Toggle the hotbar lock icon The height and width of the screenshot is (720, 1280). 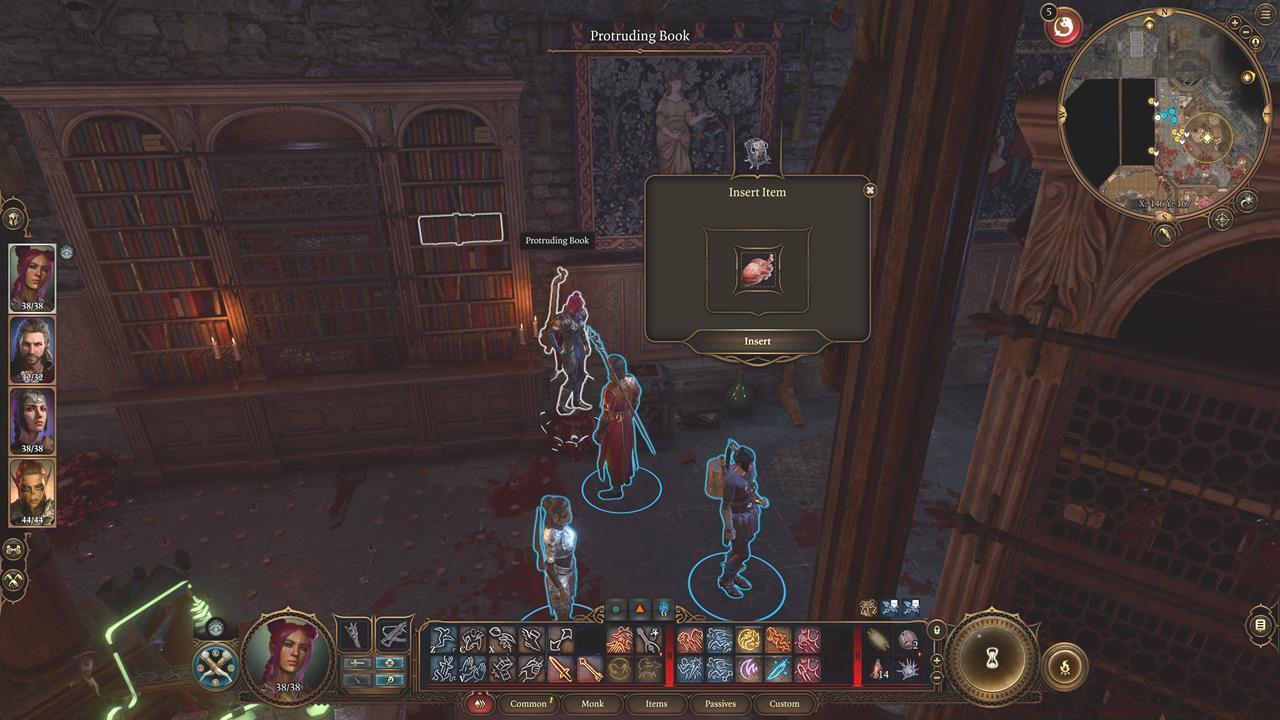(x=936, y=630)
